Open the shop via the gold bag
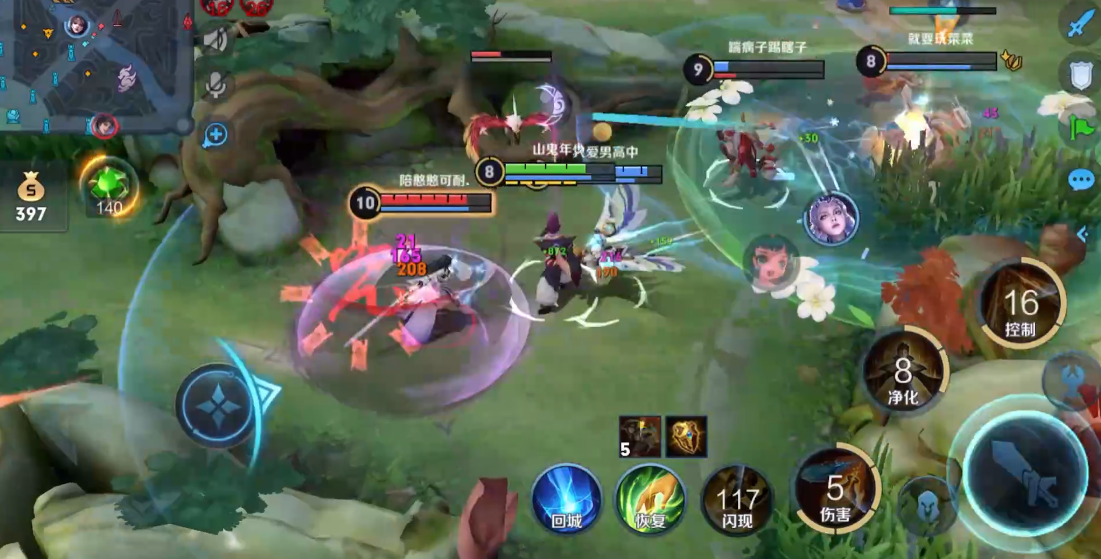 [x=31, y=195]
